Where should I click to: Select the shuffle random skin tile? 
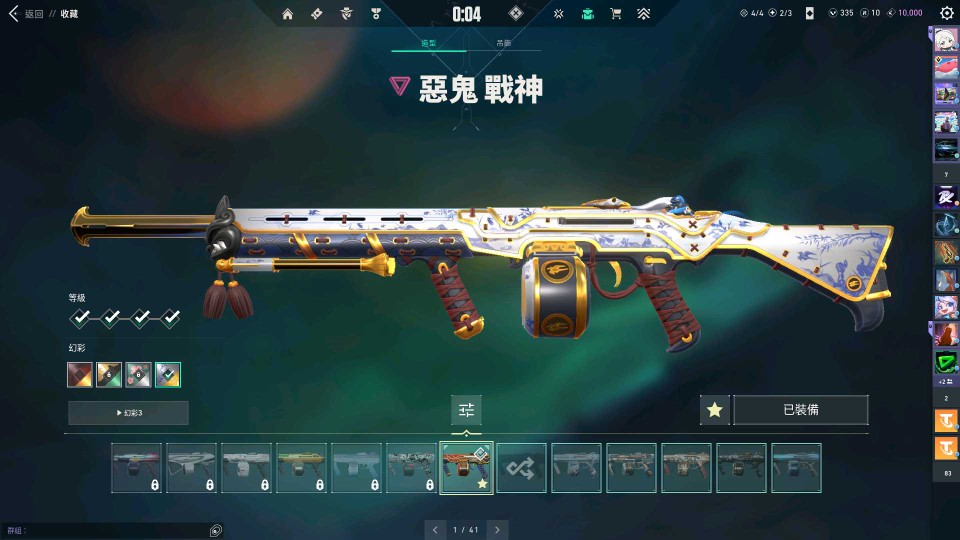point(521,468)
